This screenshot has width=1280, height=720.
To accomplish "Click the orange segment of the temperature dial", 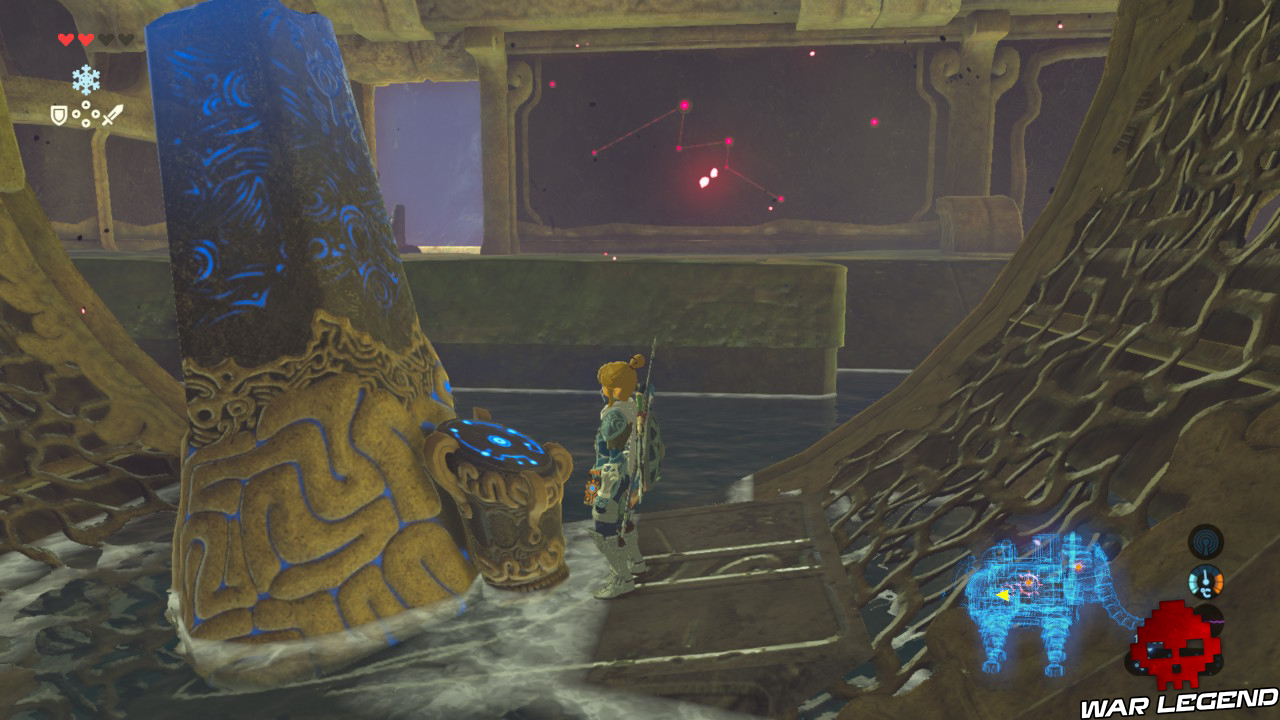I will tap(1220, 584).
